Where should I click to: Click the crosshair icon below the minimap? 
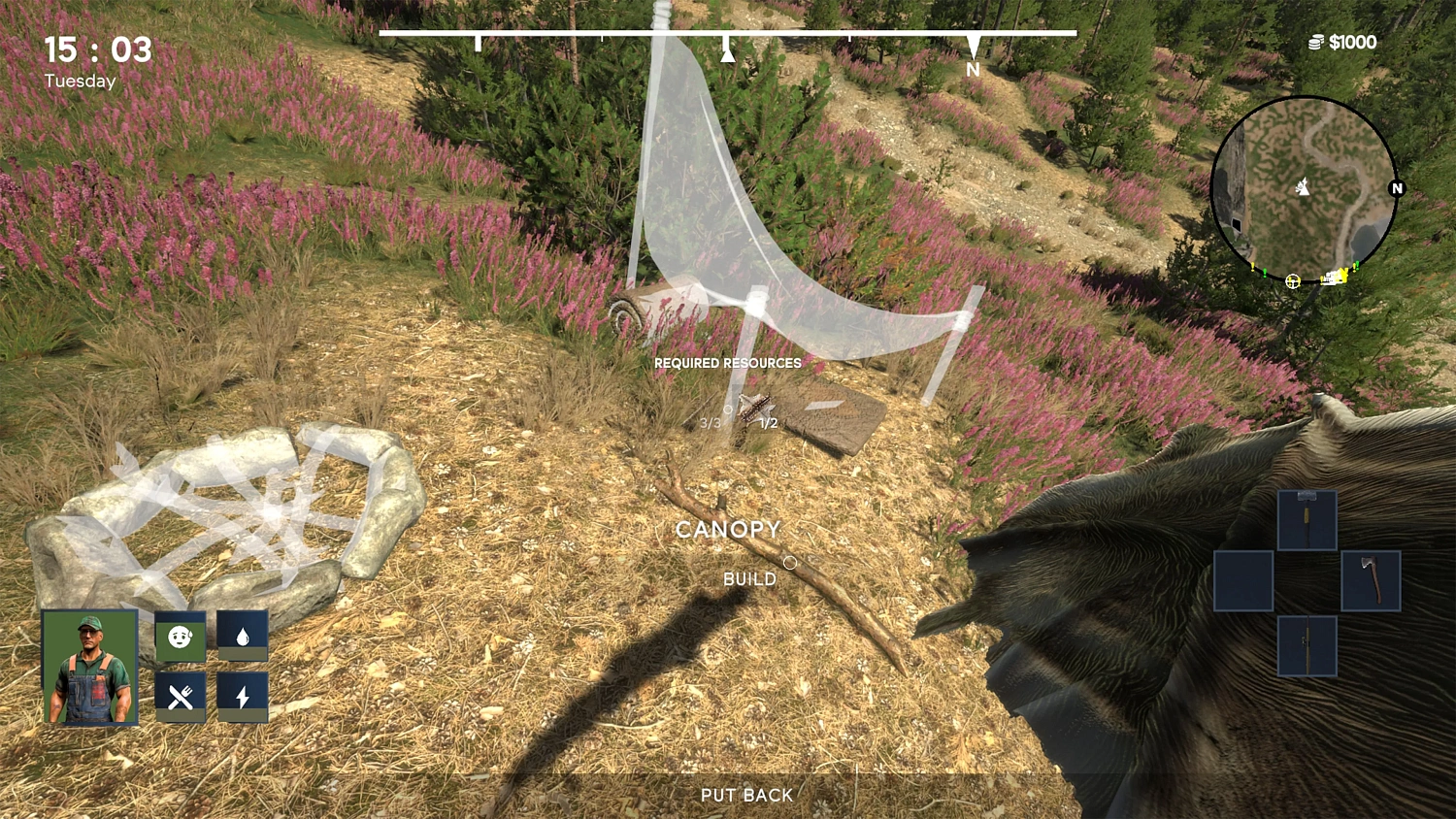(x=1292, y=281)
